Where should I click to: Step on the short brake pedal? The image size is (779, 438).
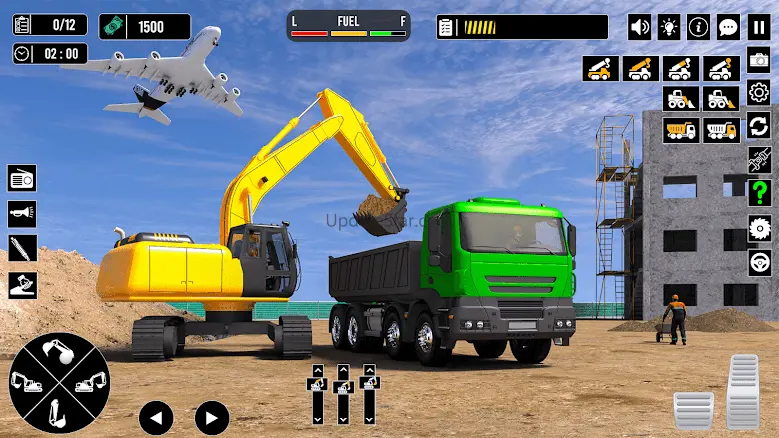click(x=693, y=410)
